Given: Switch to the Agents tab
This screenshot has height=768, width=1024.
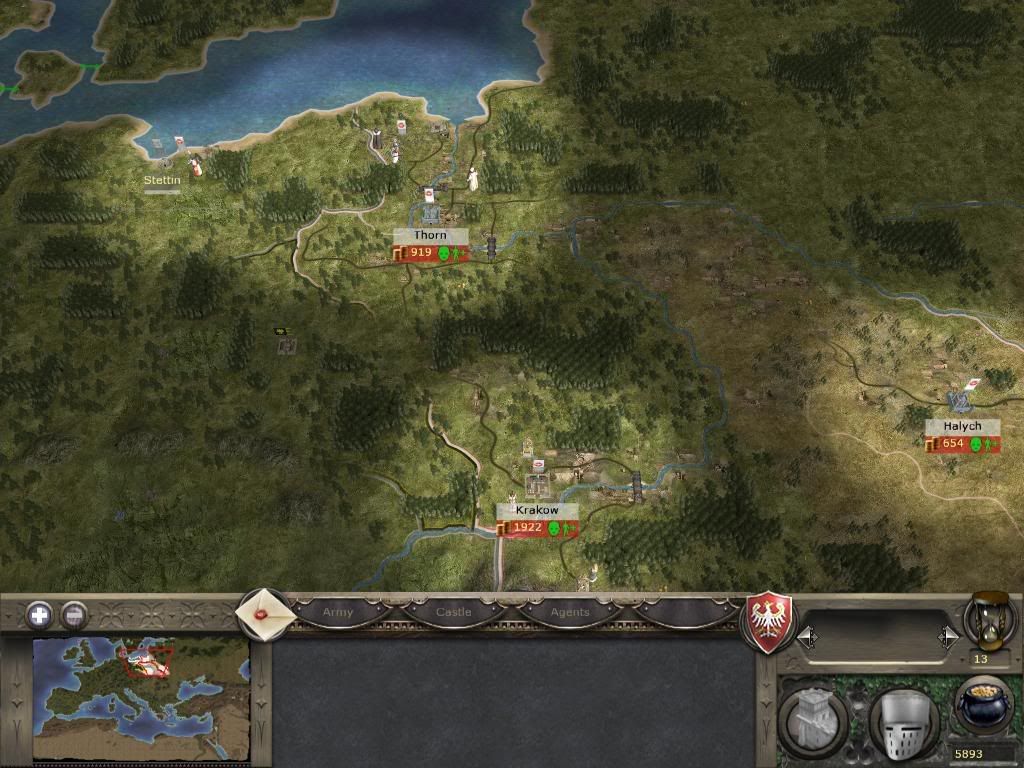Looking at the screenshot, I should [570, 611].
